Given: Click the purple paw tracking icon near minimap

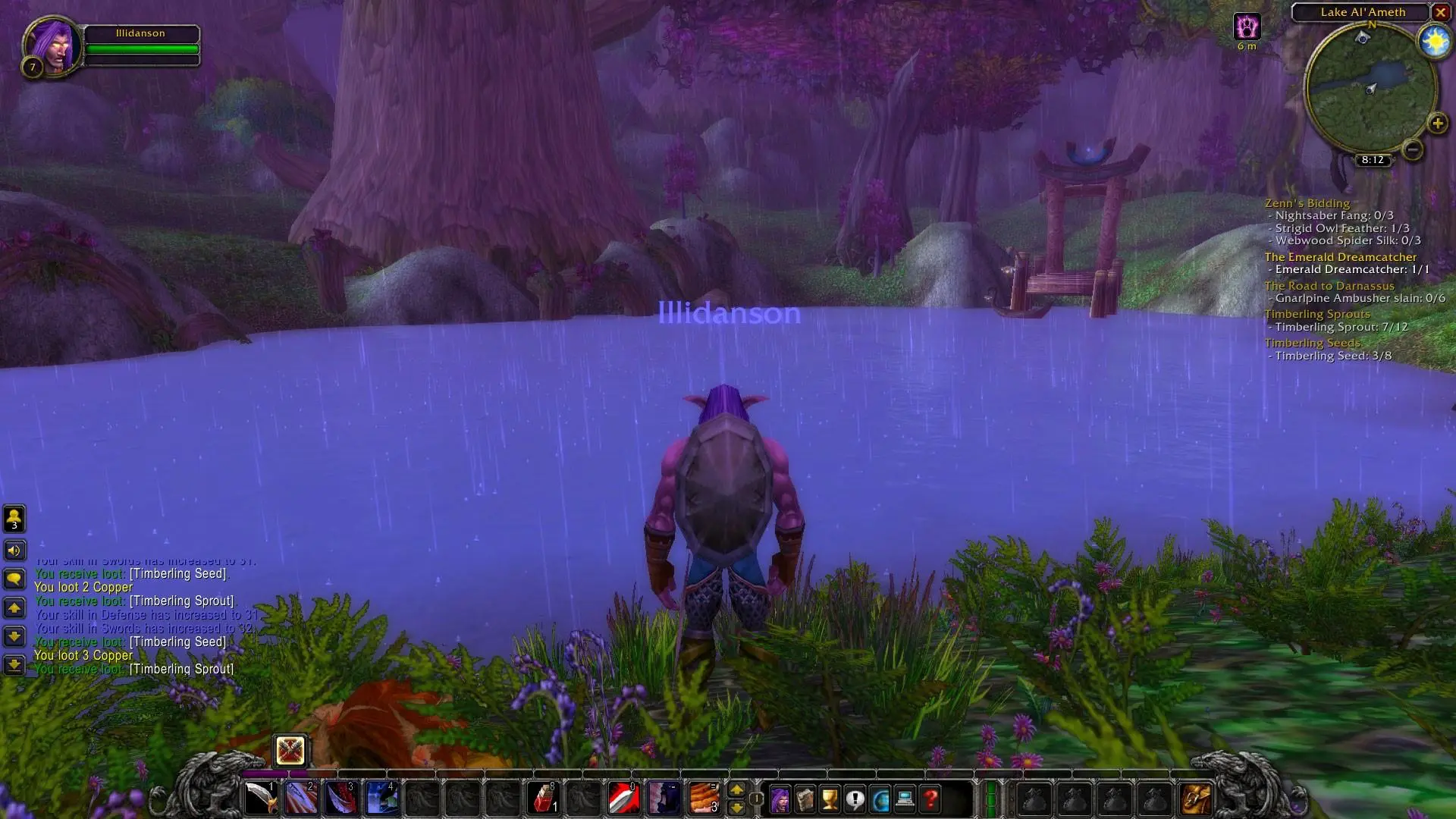Looking at the screenshot, I should tap(1246, 27).
